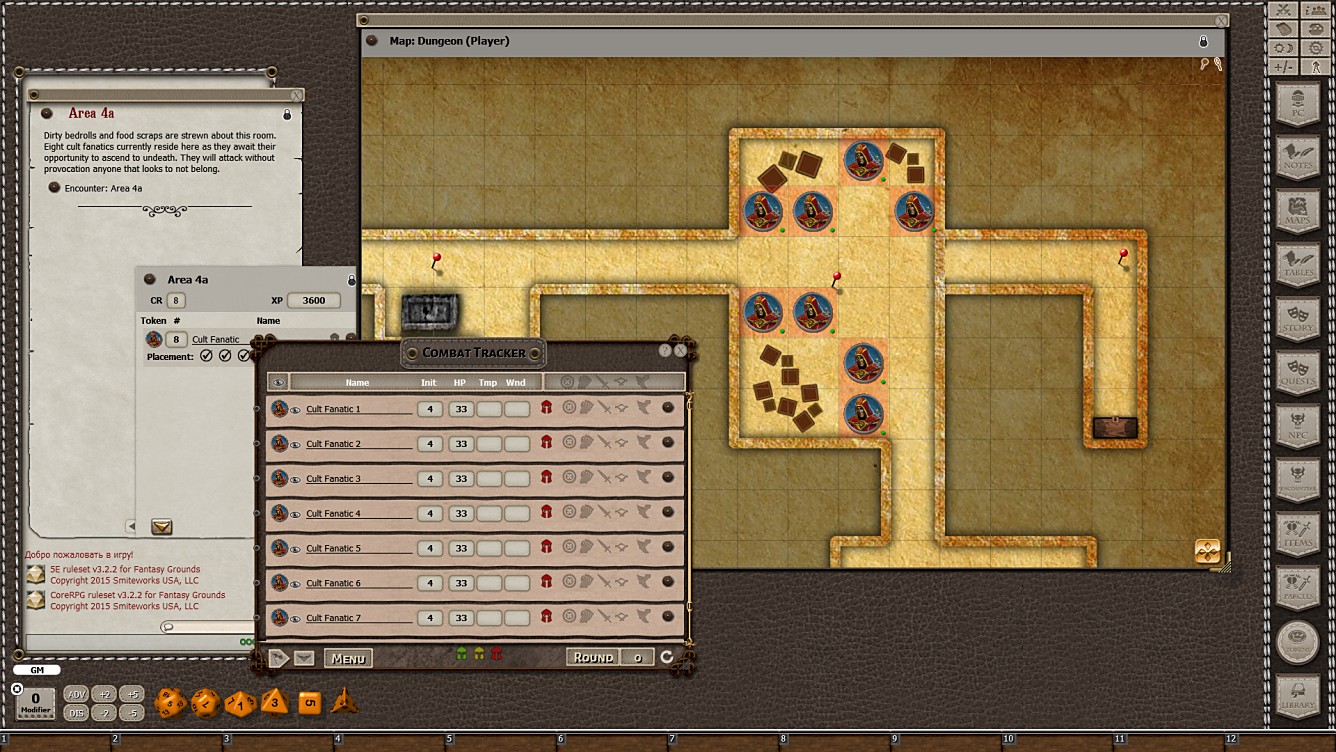Roll the orange d20 die
Image resolution: width=1336 pixels, height=752 pixels.
[x=170, y=703]
